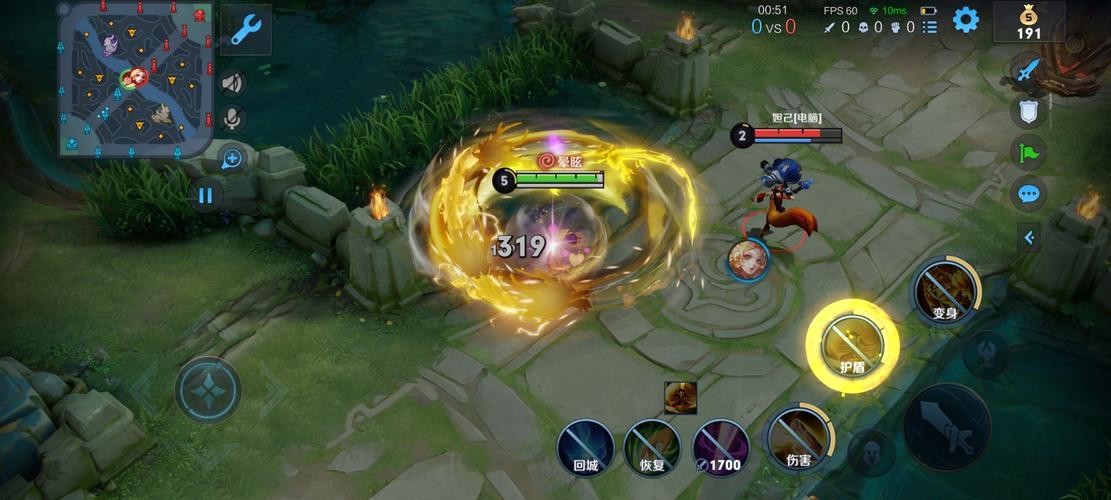The width and height of the screenshot is (1111, 500).
Task: Show the scoreboard list icon
Action: [x=930, y=27]
